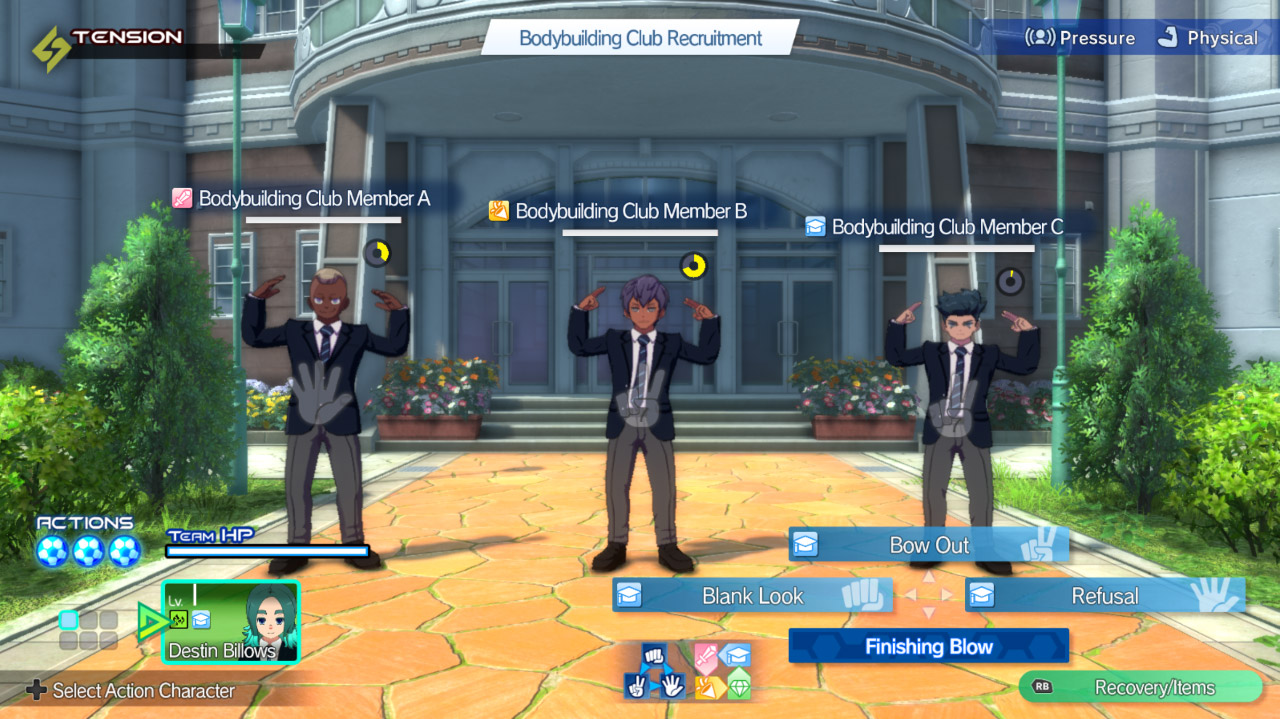
Task: Activate the Finishing Blow command
Action: pyautogui.click(x=928, y=646)
